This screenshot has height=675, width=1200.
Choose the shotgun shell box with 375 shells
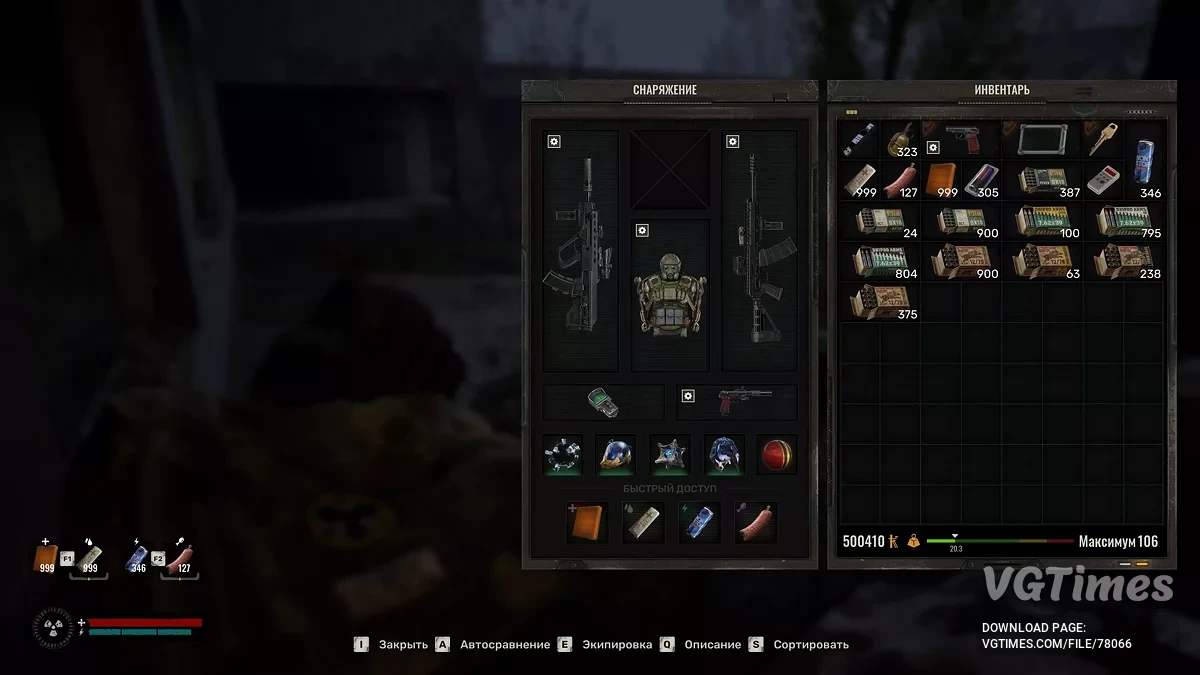879,302
